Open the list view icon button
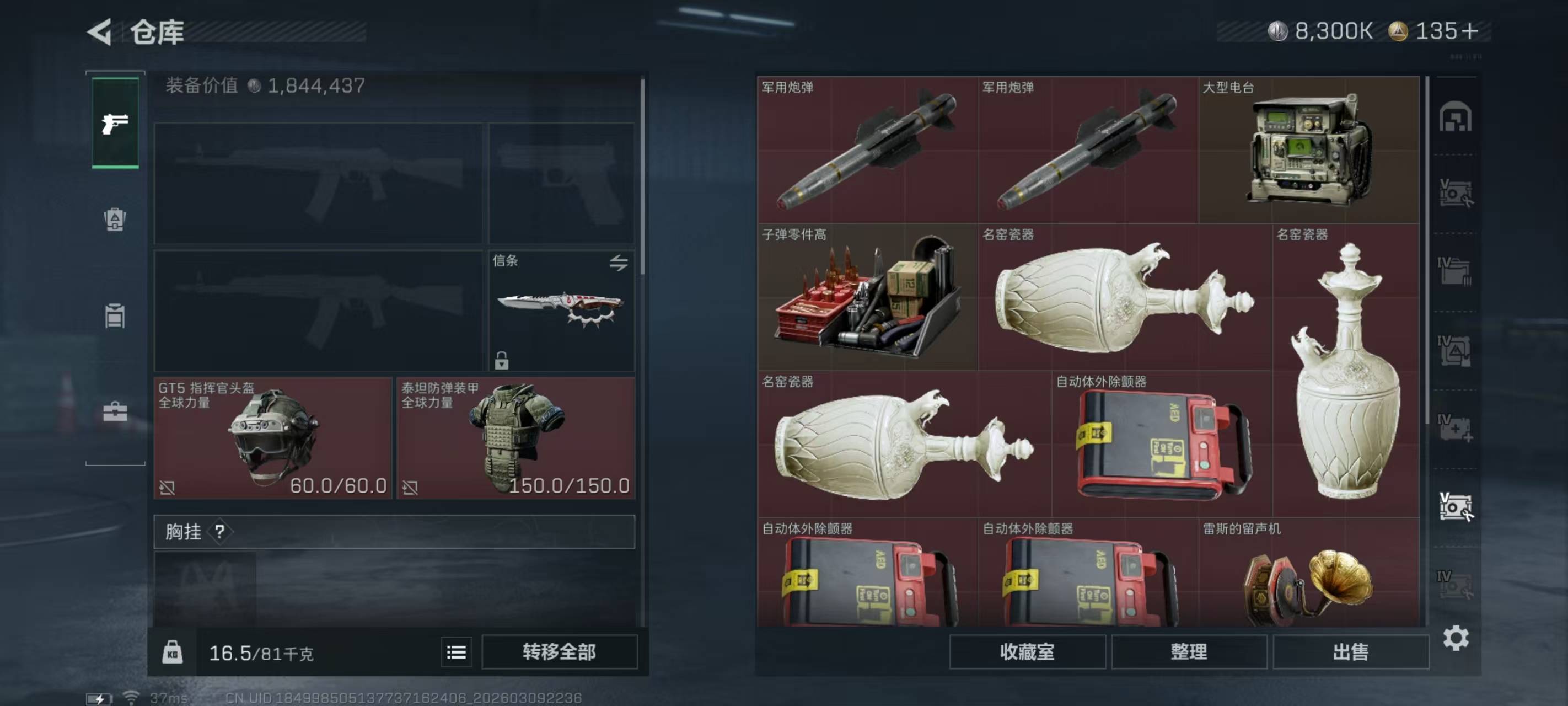This screenshot has height=706, width=1568. click(456, 652)
